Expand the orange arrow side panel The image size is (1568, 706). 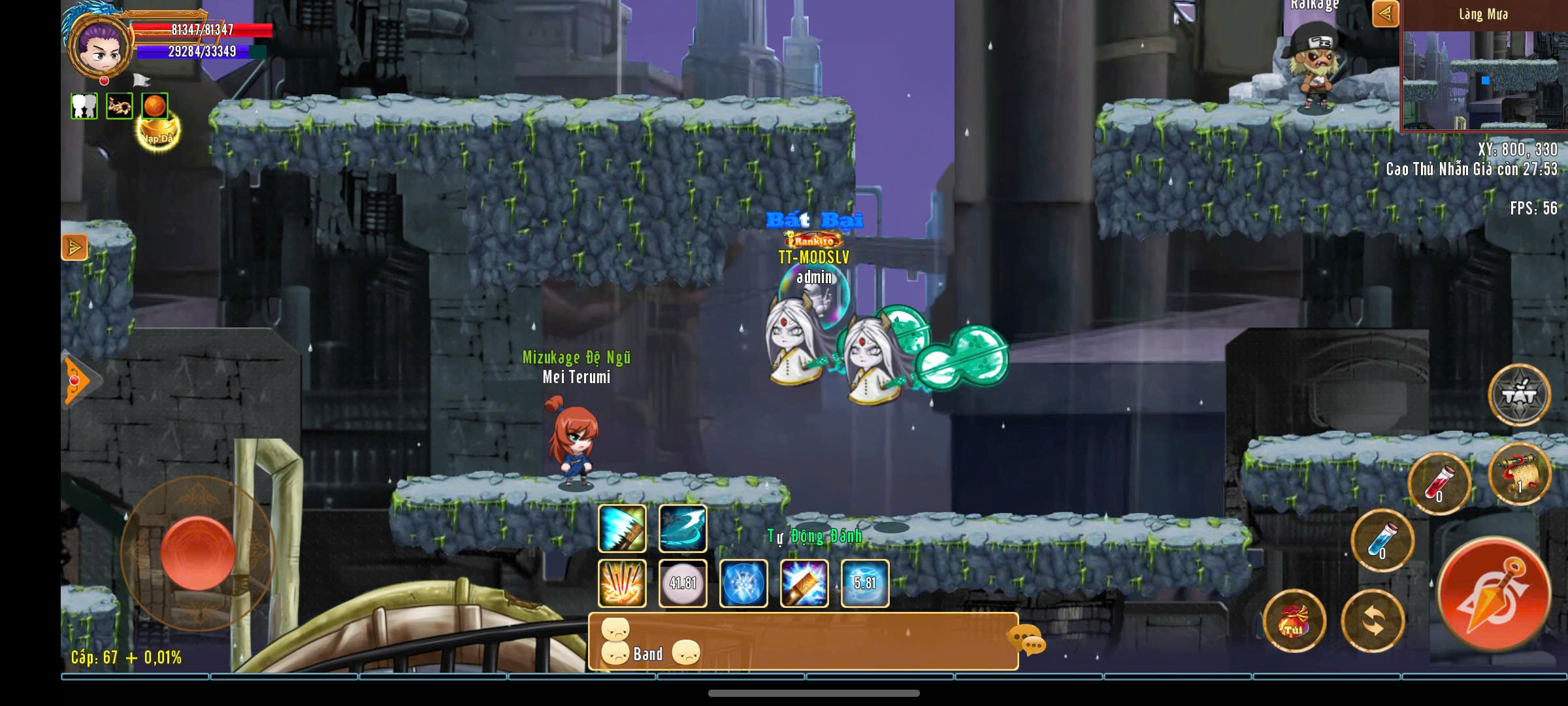click(74, 248)
